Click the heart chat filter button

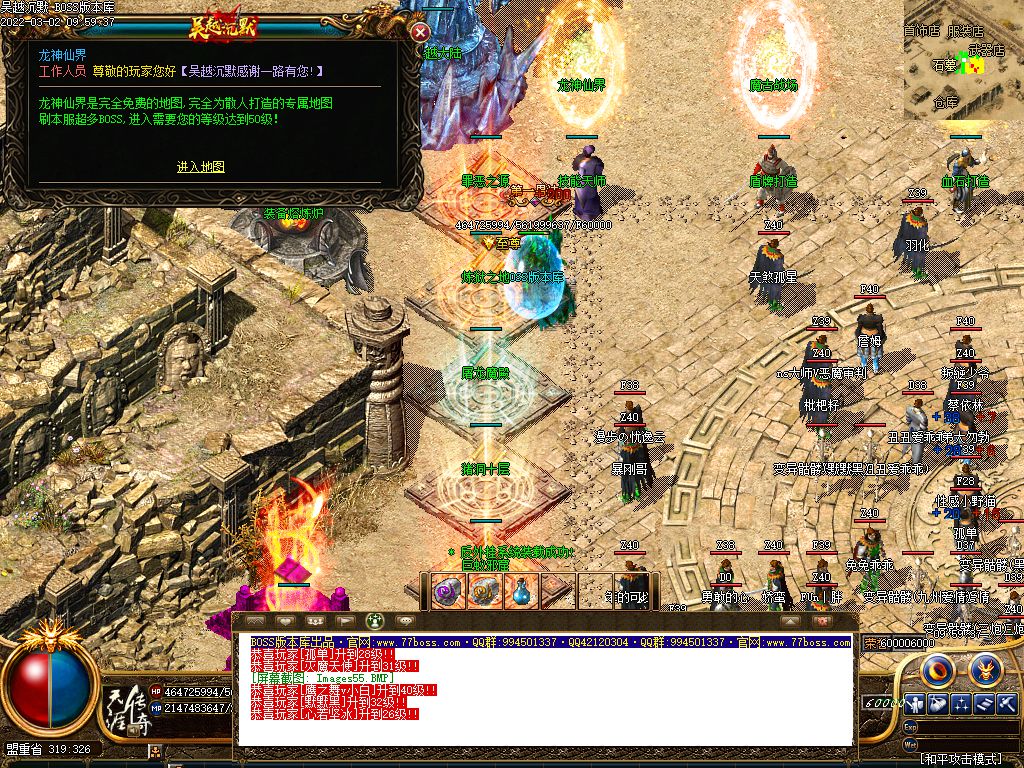(283, 621)
